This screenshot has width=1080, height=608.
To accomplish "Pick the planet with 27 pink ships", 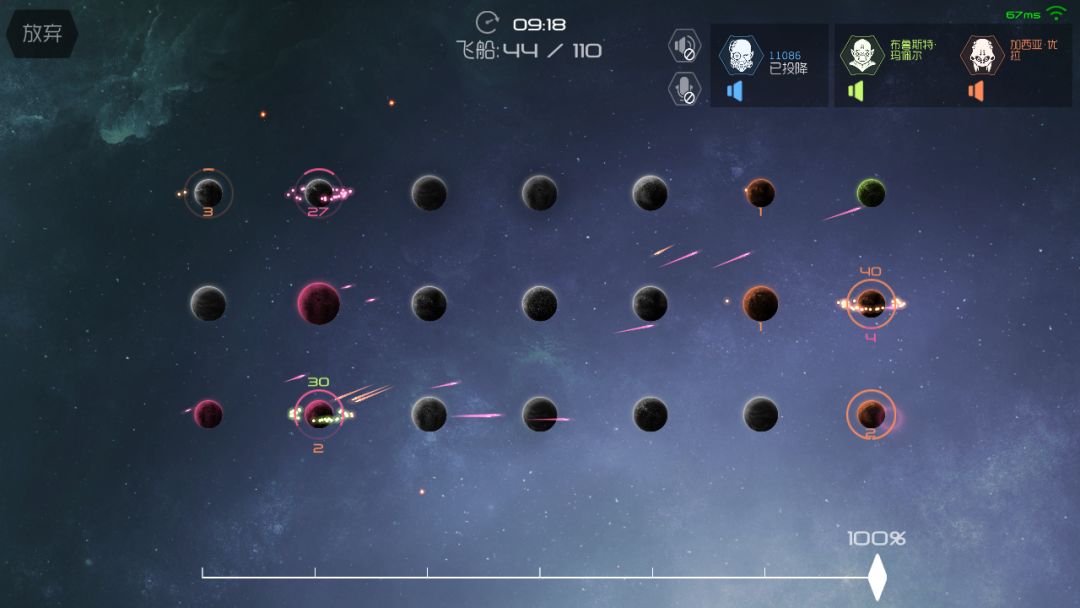I will coord(319,192).
